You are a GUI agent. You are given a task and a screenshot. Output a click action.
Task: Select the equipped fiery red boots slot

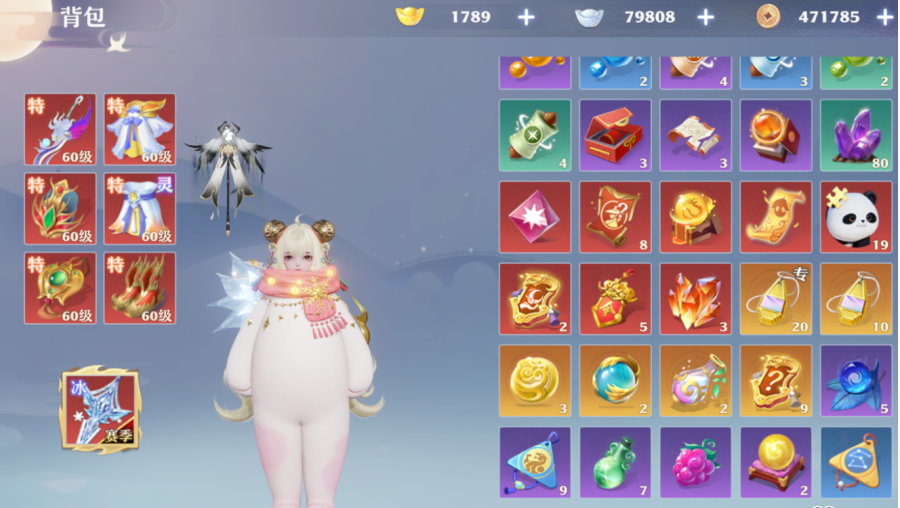(140, 288)
